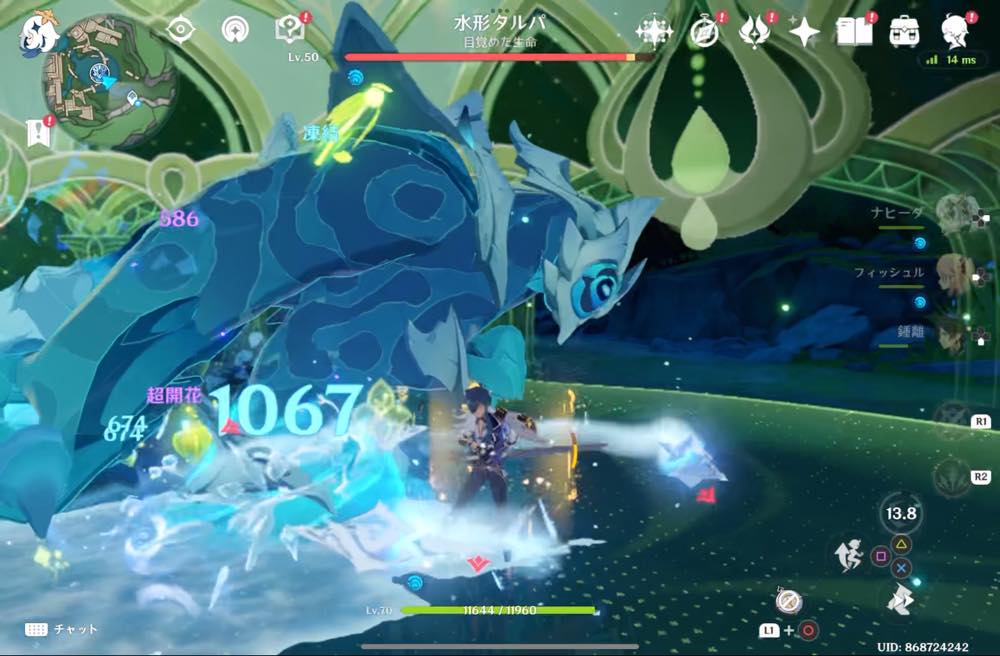The image size is (1000, 656).
Task: Open the チャット chat box
Action: pos(62,629)
